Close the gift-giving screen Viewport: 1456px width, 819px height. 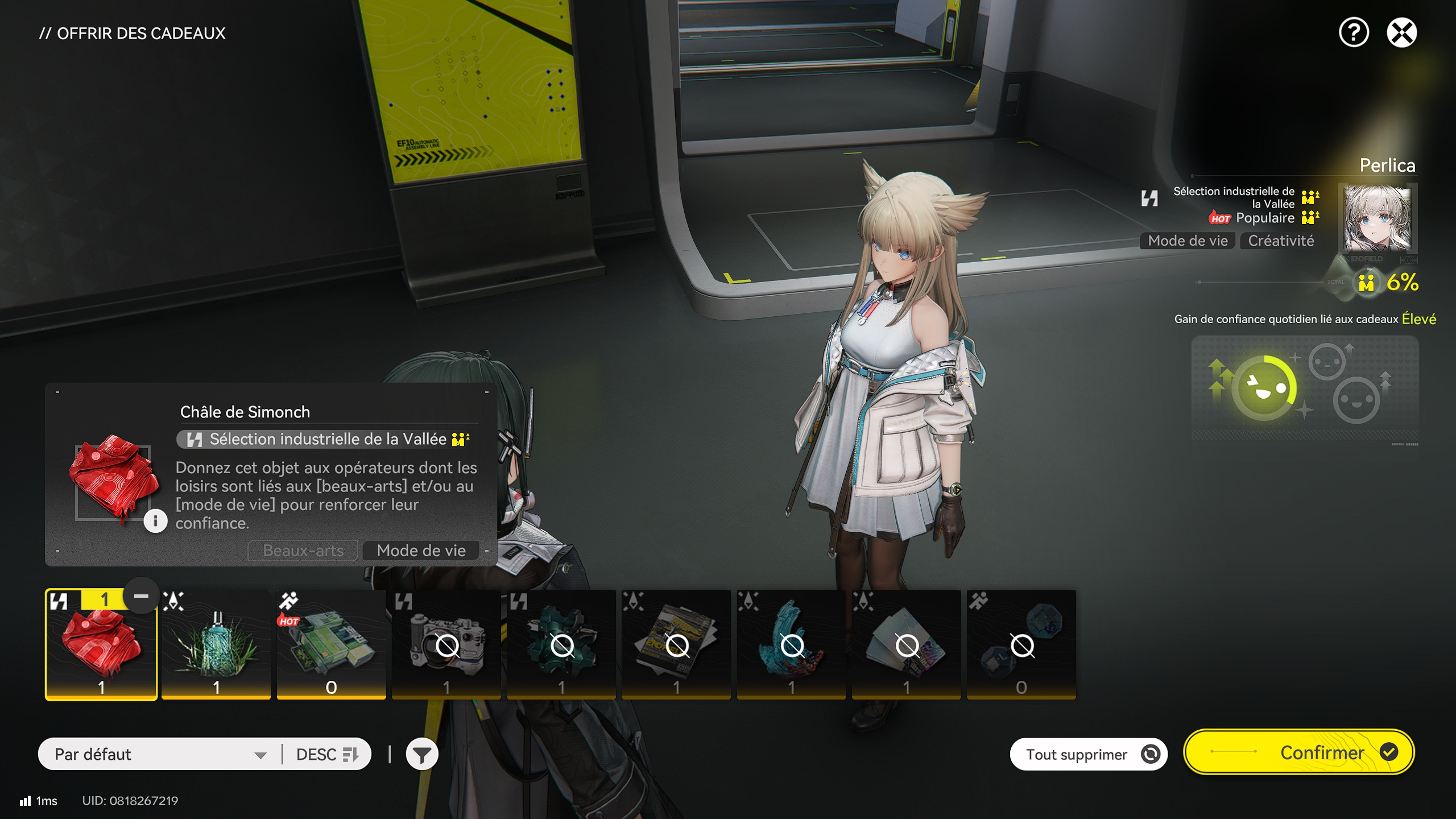[1401, 32]
